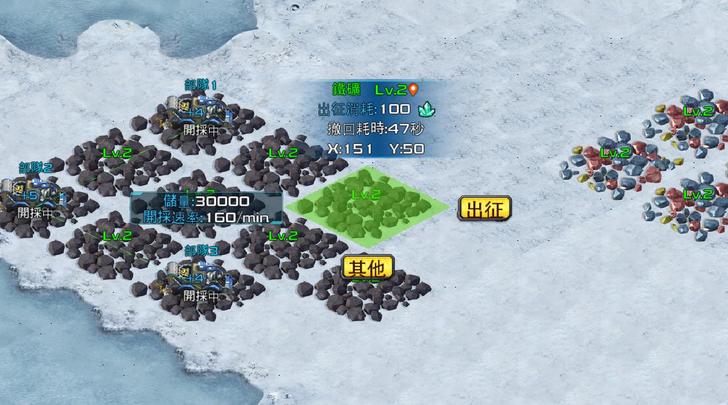The height and width of the screenshot is (405, 728).
Task: Select the green highlighted Lv.2 mine tile
Action: (366, 207)
